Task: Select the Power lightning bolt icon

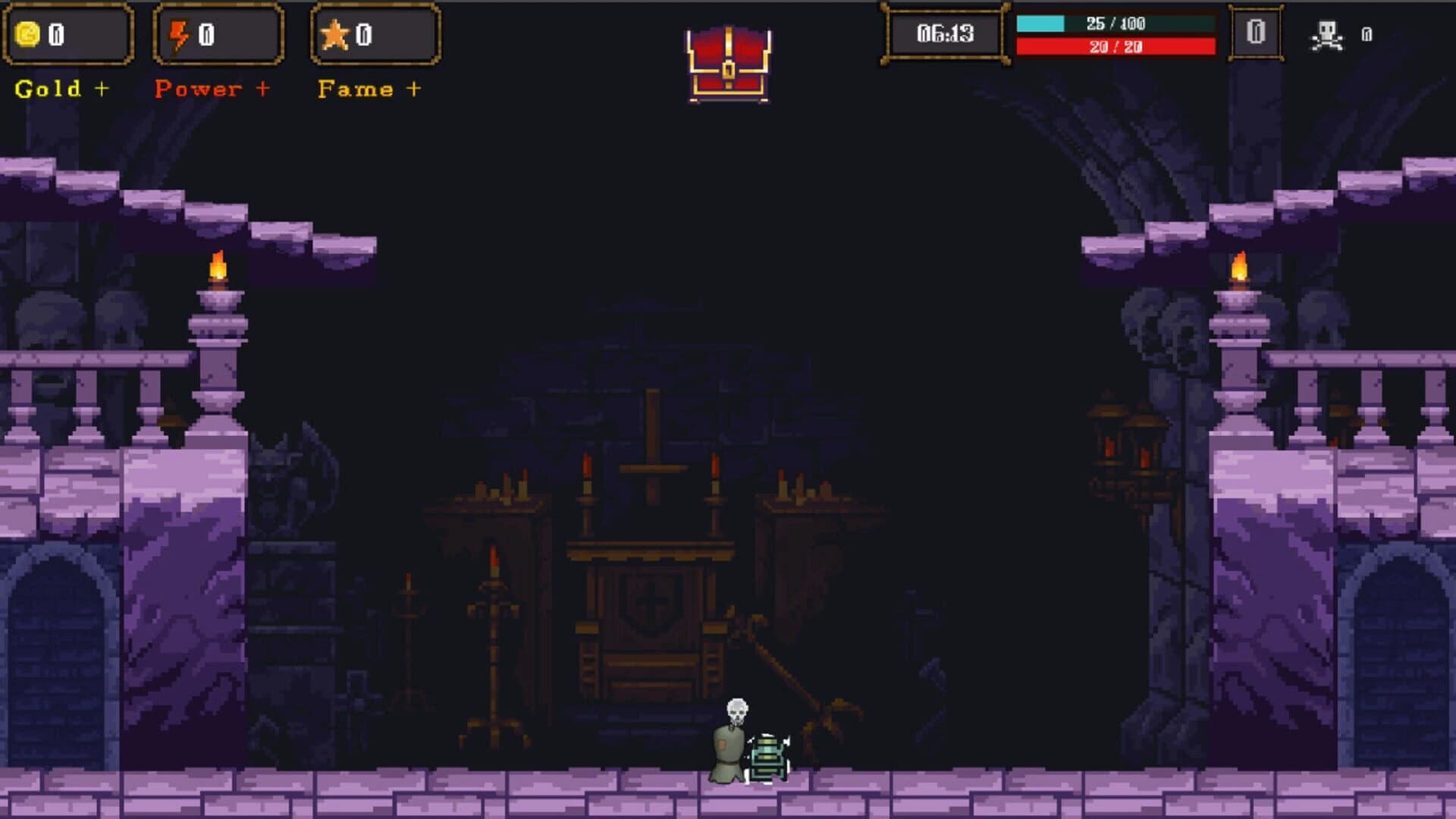Action: click(x=179, y=33)
